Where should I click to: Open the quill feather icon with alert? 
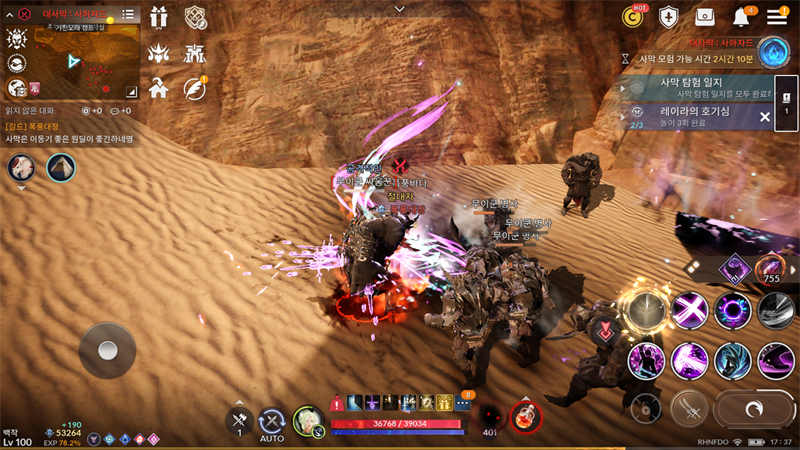point(194,88)
